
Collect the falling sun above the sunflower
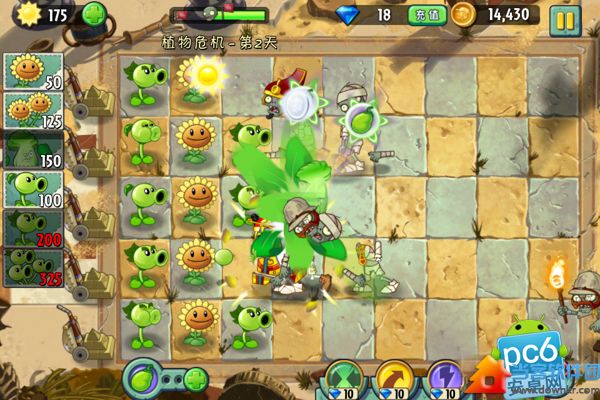point(207,73)
